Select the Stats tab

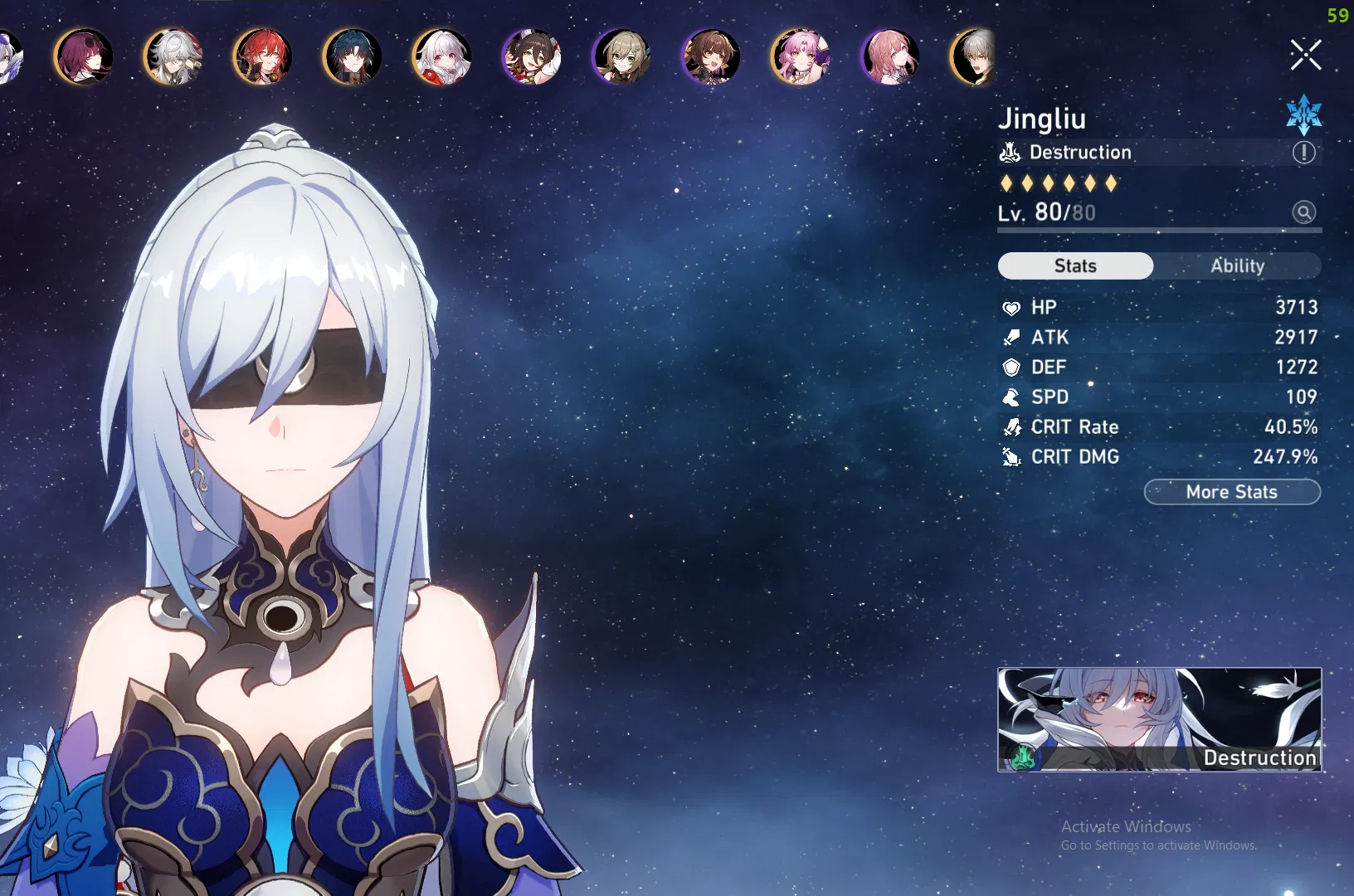(x=1075, y=265)
